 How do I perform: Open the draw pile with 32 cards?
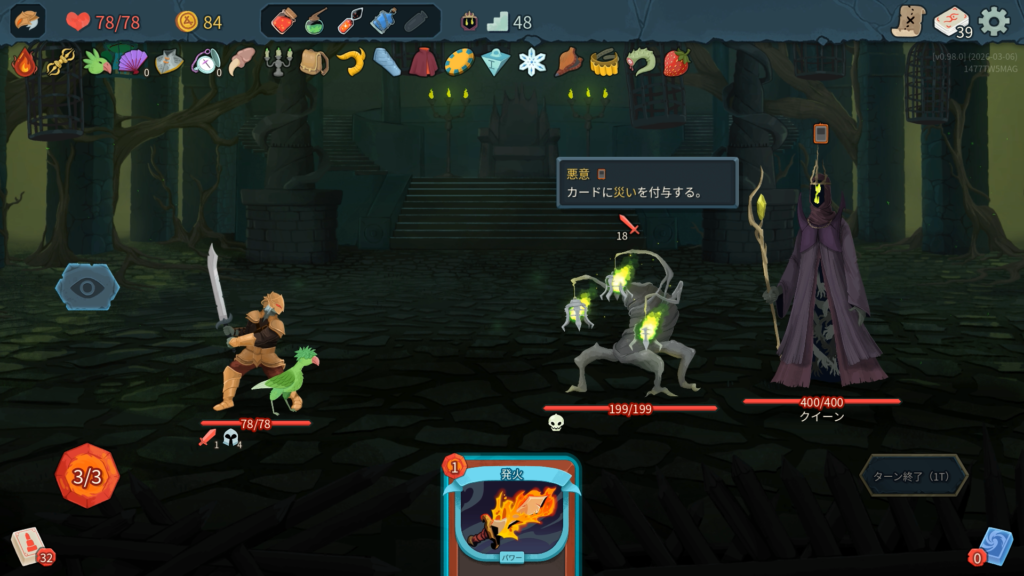pyautogui.click(x=29, y=546)
